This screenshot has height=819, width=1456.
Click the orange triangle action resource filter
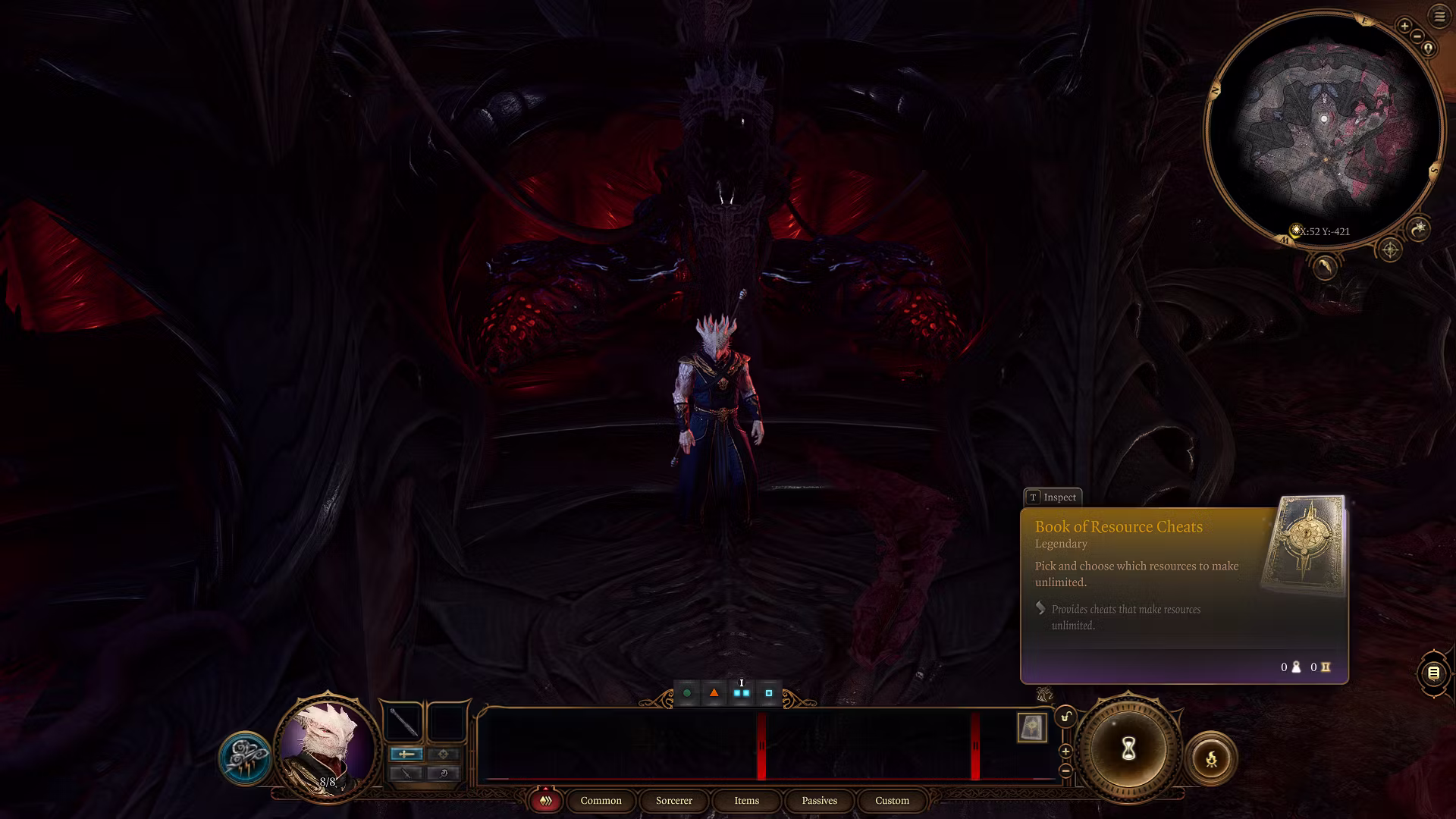tap(714, 693)
